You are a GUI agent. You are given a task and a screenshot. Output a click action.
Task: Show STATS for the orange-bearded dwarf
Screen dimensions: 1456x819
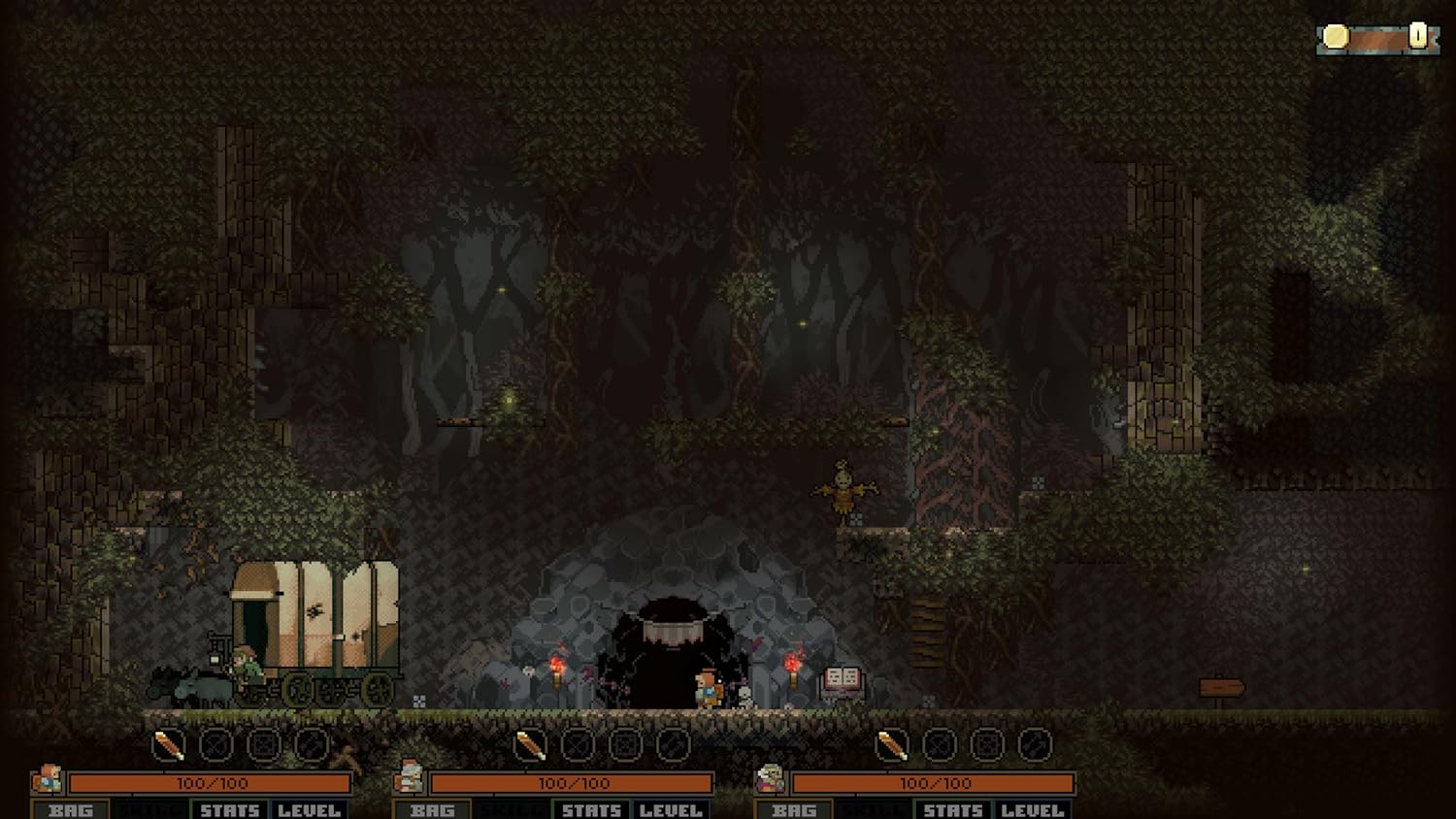coord(230,809)
